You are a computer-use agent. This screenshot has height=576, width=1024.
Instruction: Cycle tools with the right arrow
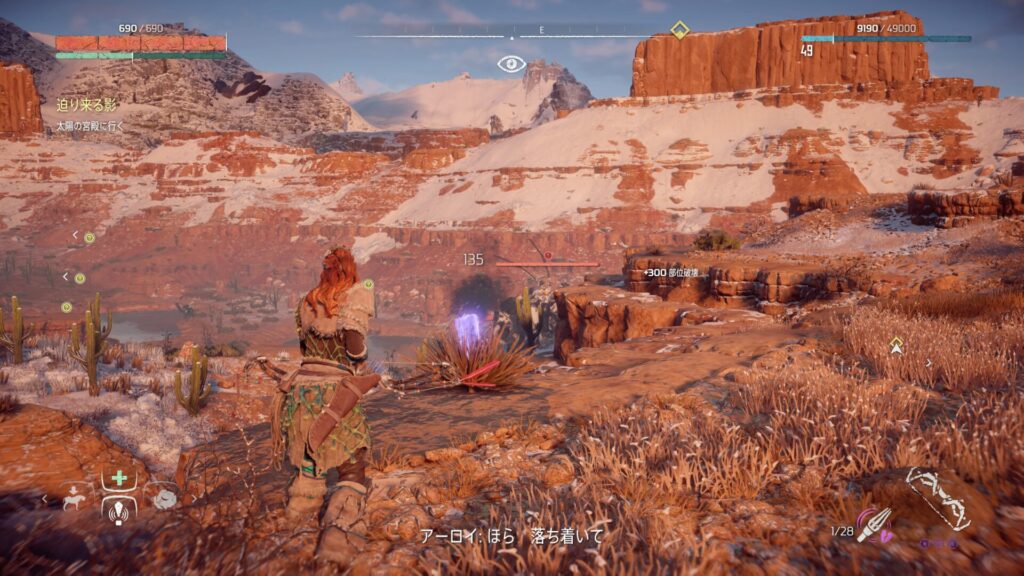tap(193, 497)
